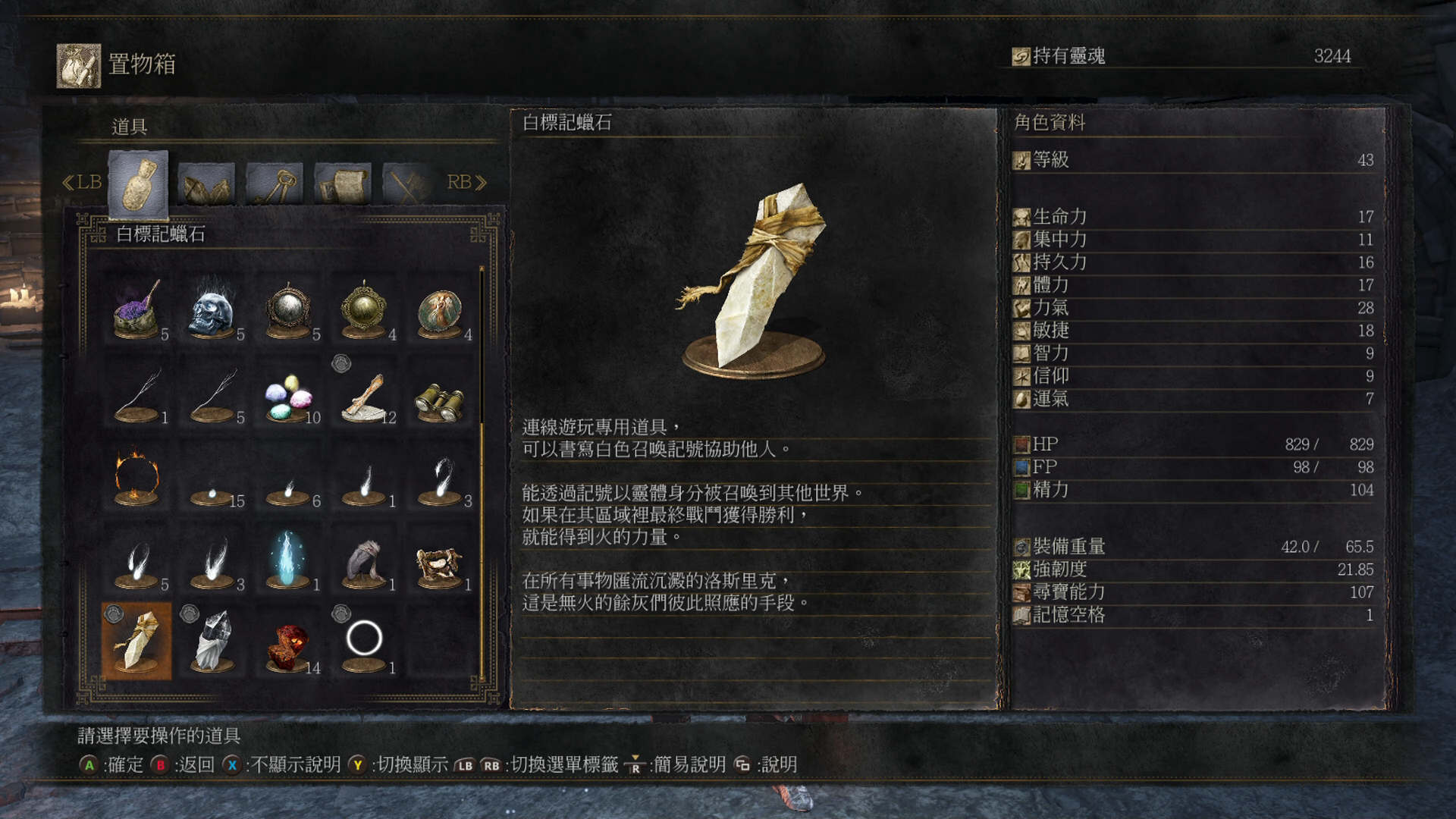The height and width of the screenshot is (819, 1456).
Task: Select the large blue glowing soul
Action: pos(288,560)
